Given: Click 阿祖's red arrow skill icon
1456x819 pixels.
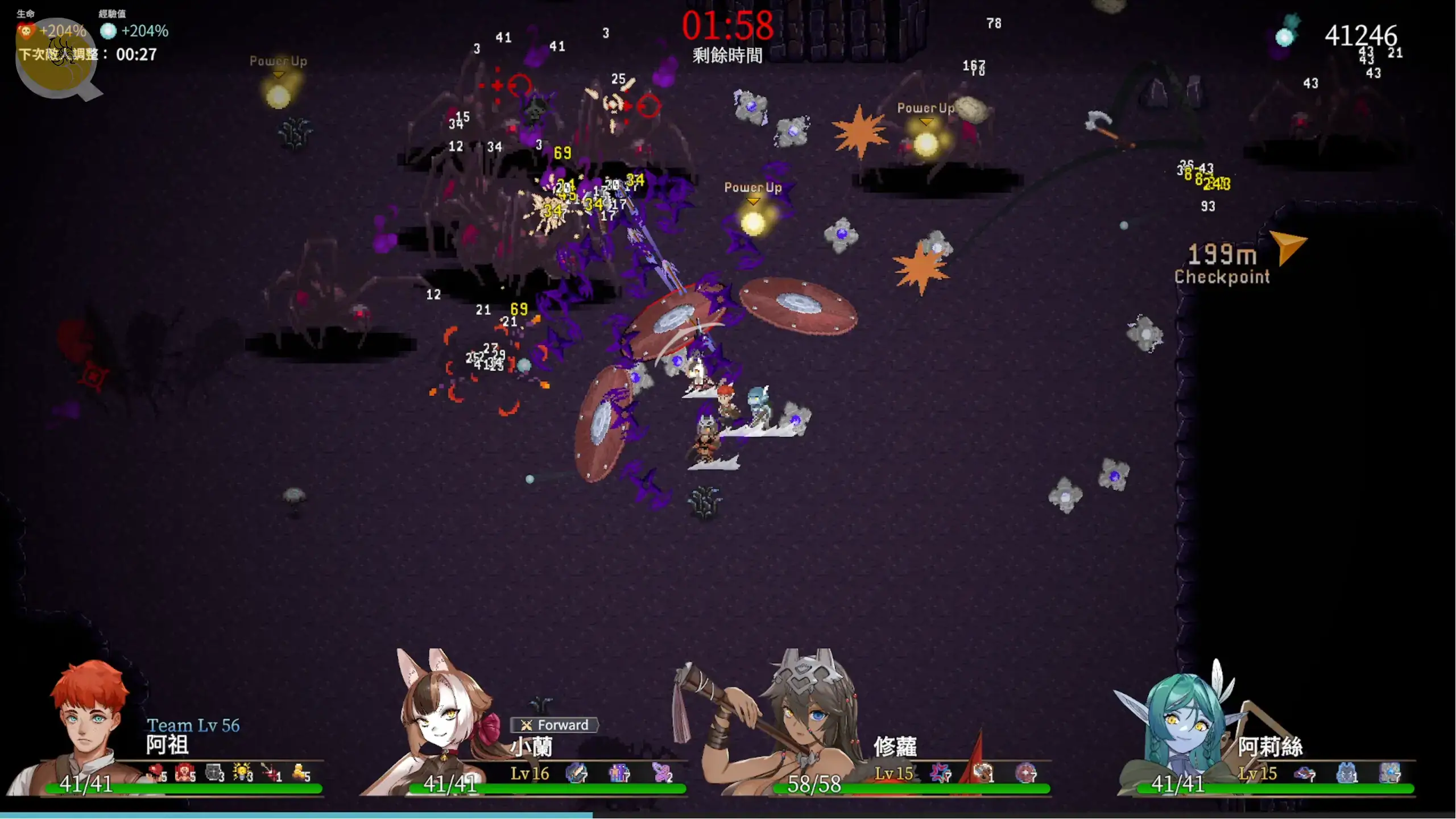Looking at the screenshot, I should 270,772.
